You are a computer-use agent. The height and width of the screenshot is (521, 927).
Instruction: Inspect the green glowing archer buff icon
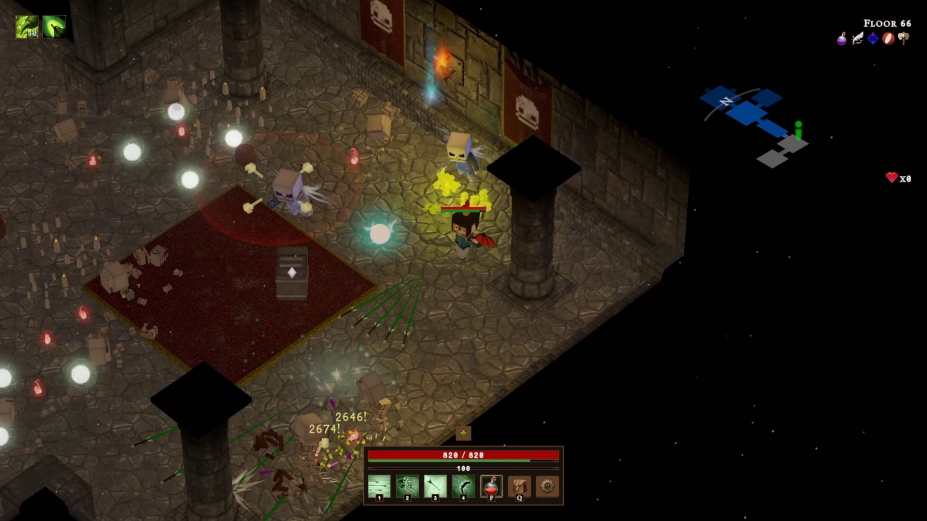click(54, 26)
